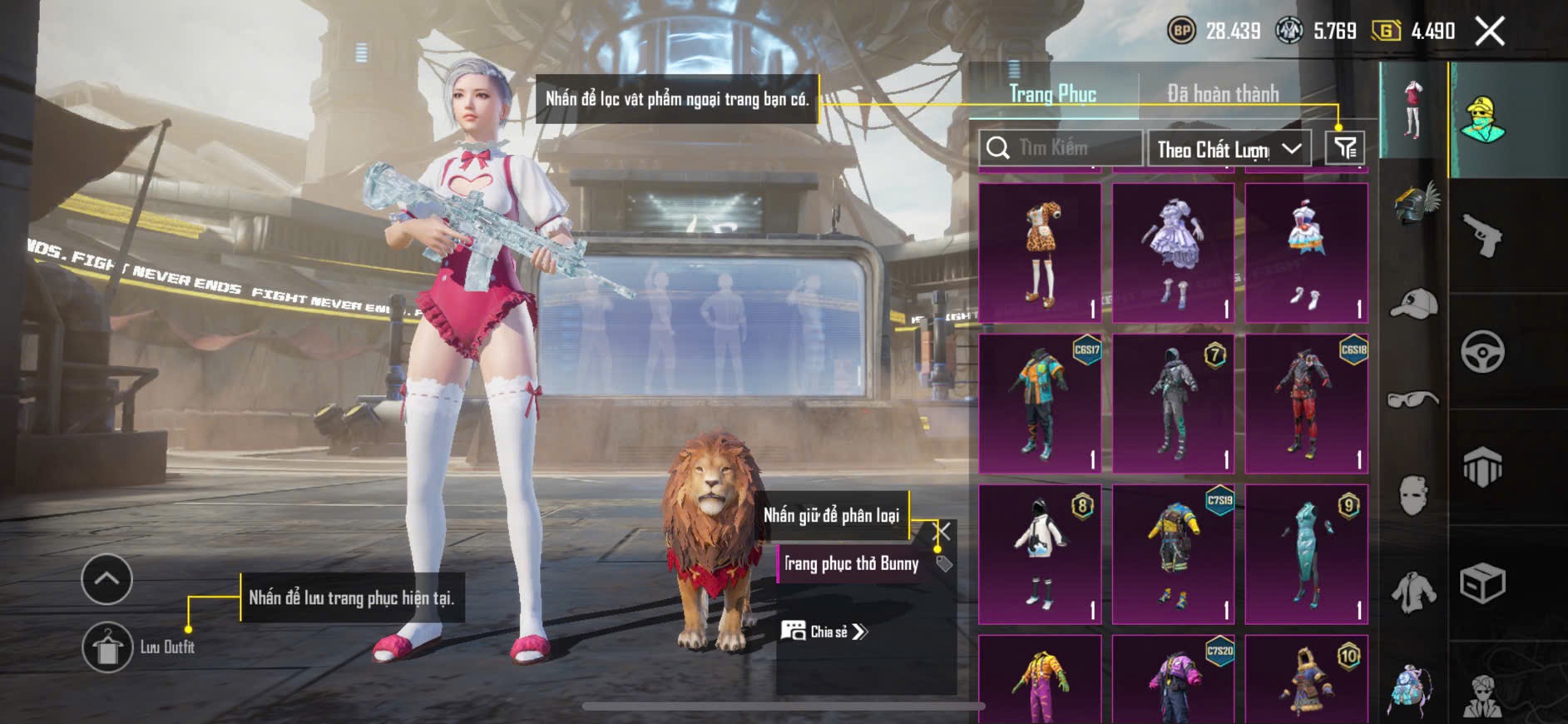This screenshot has height=724, width=1568.
Task: Open the steering wheel vehicle section
Action: click(x=1483, y=351)
